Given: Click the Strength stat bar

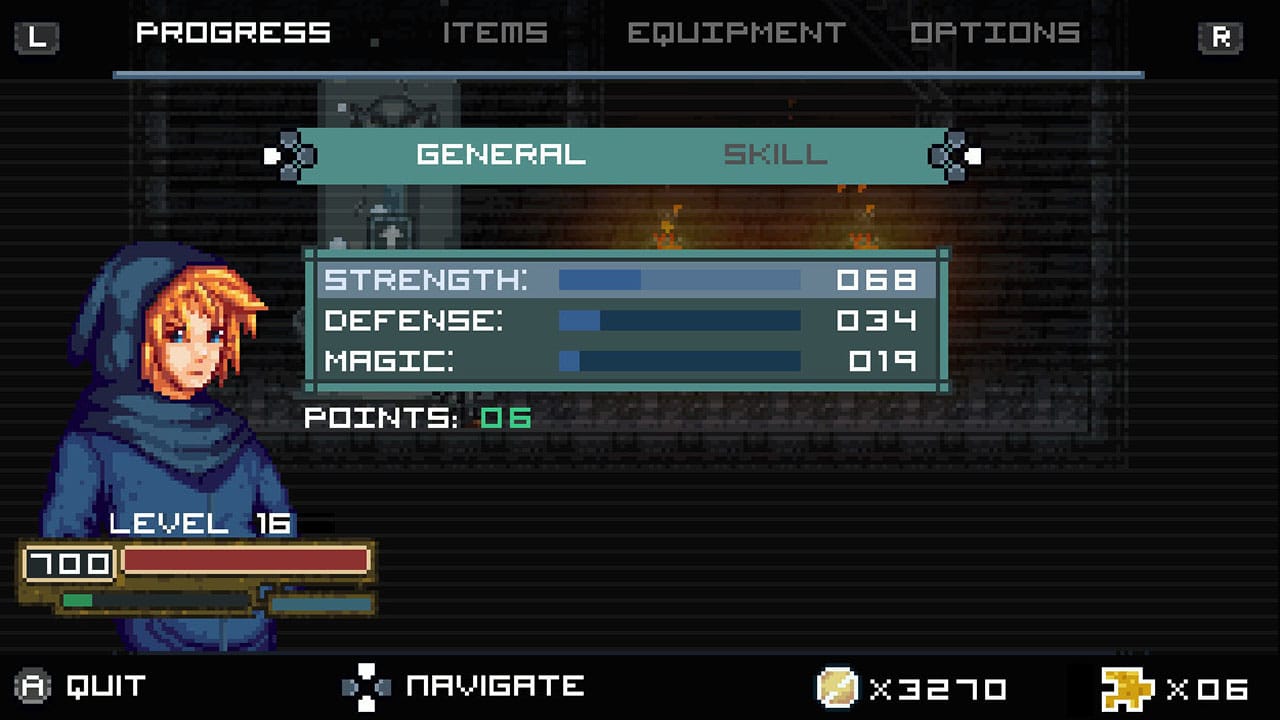Looking at the screenshot, I should pos(680,280).
